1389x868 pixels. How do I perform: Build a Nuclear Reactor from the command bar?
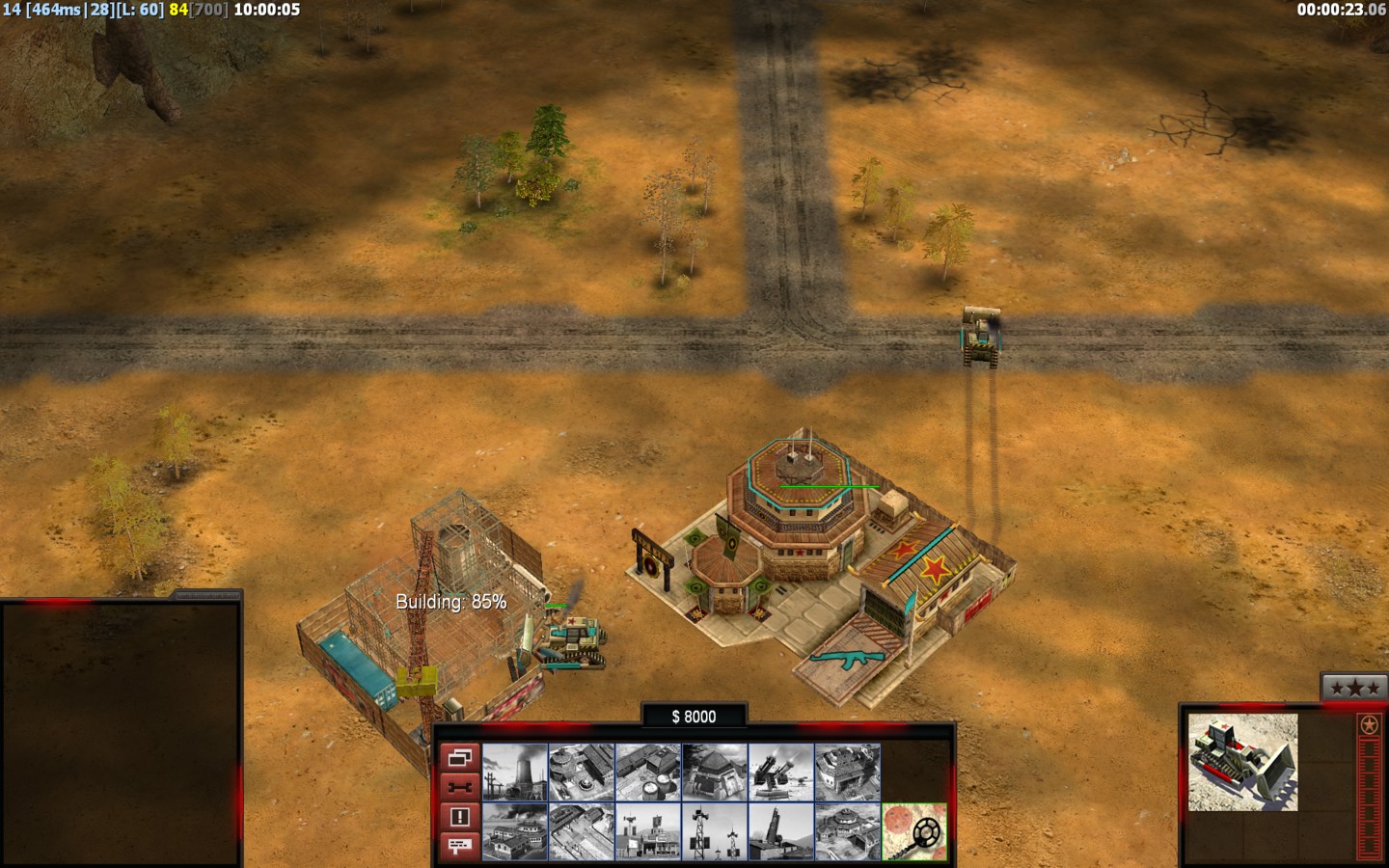[x=515, y=772]
